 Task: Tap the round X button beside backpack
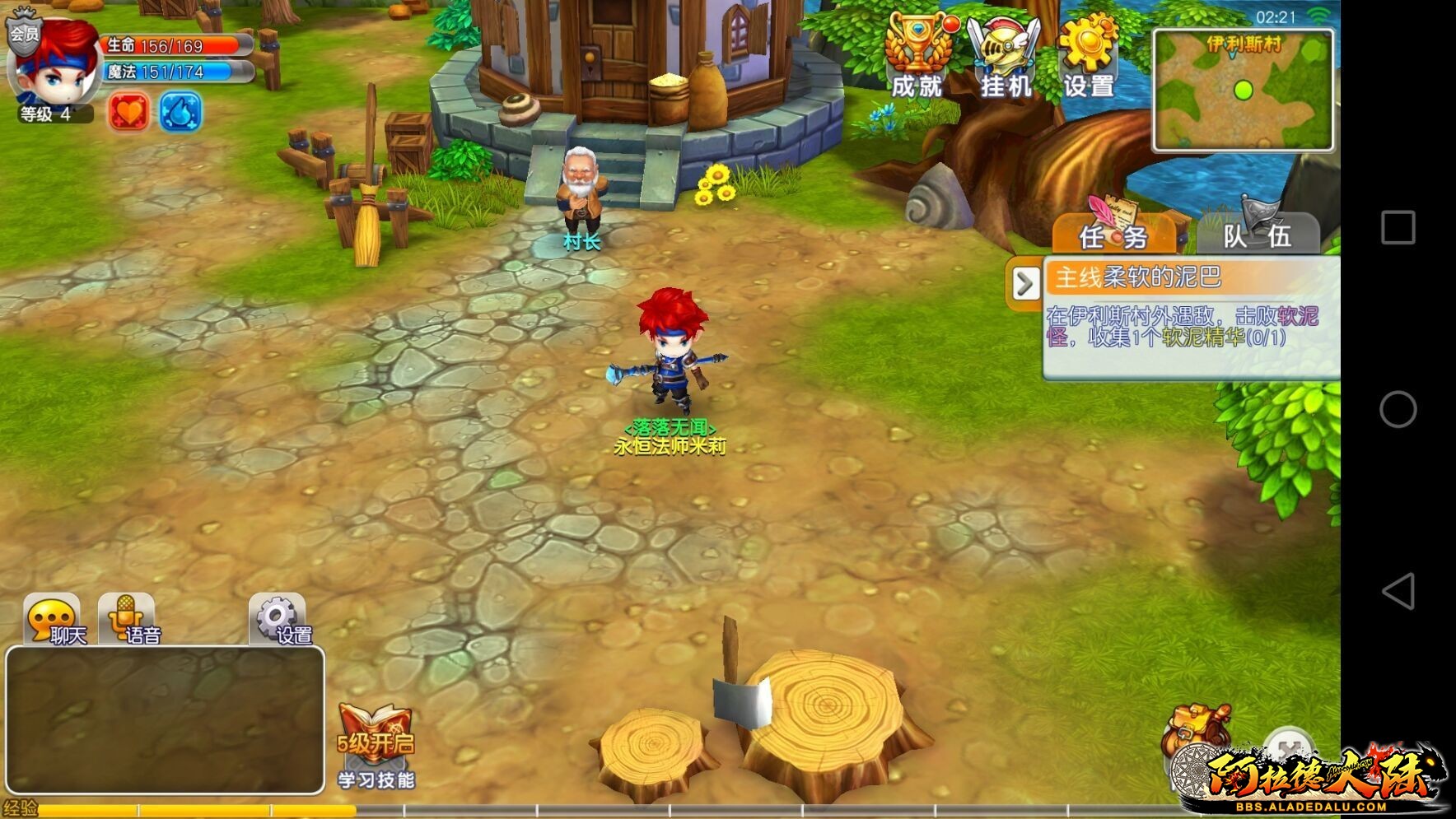coord(1287,747)
